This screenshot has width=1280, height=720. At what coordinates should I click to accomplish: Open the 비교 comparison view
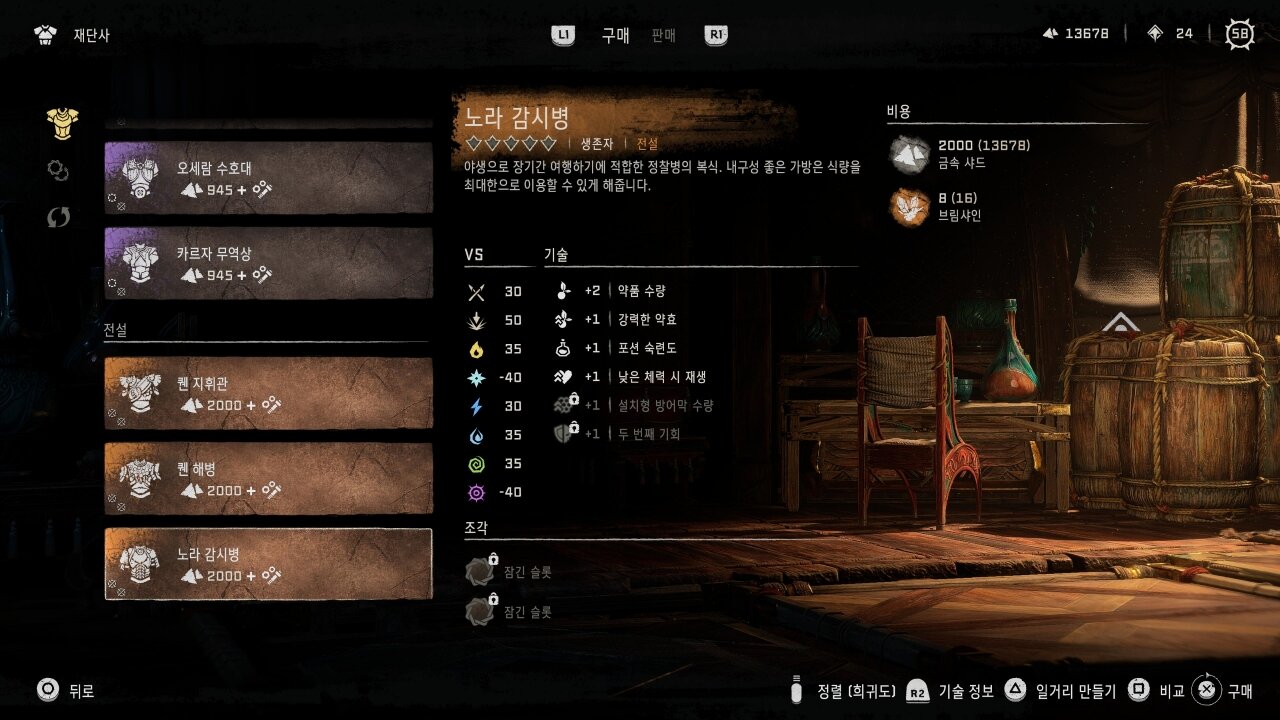coord(1155,690)
